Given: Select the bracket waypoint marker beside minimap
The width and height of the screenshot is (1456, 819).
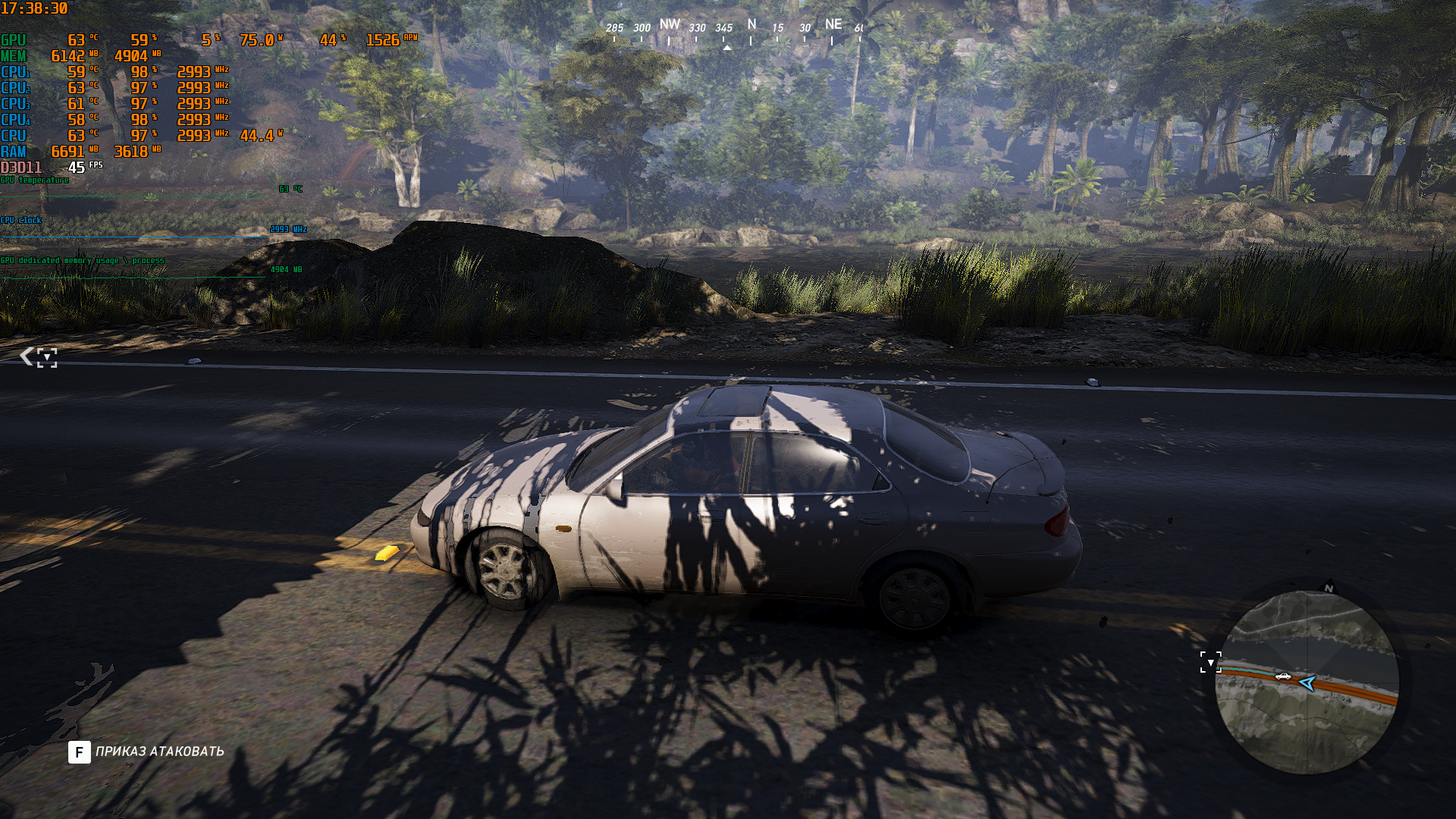Looking at the screenshot, I should [x=1210, y=662].
